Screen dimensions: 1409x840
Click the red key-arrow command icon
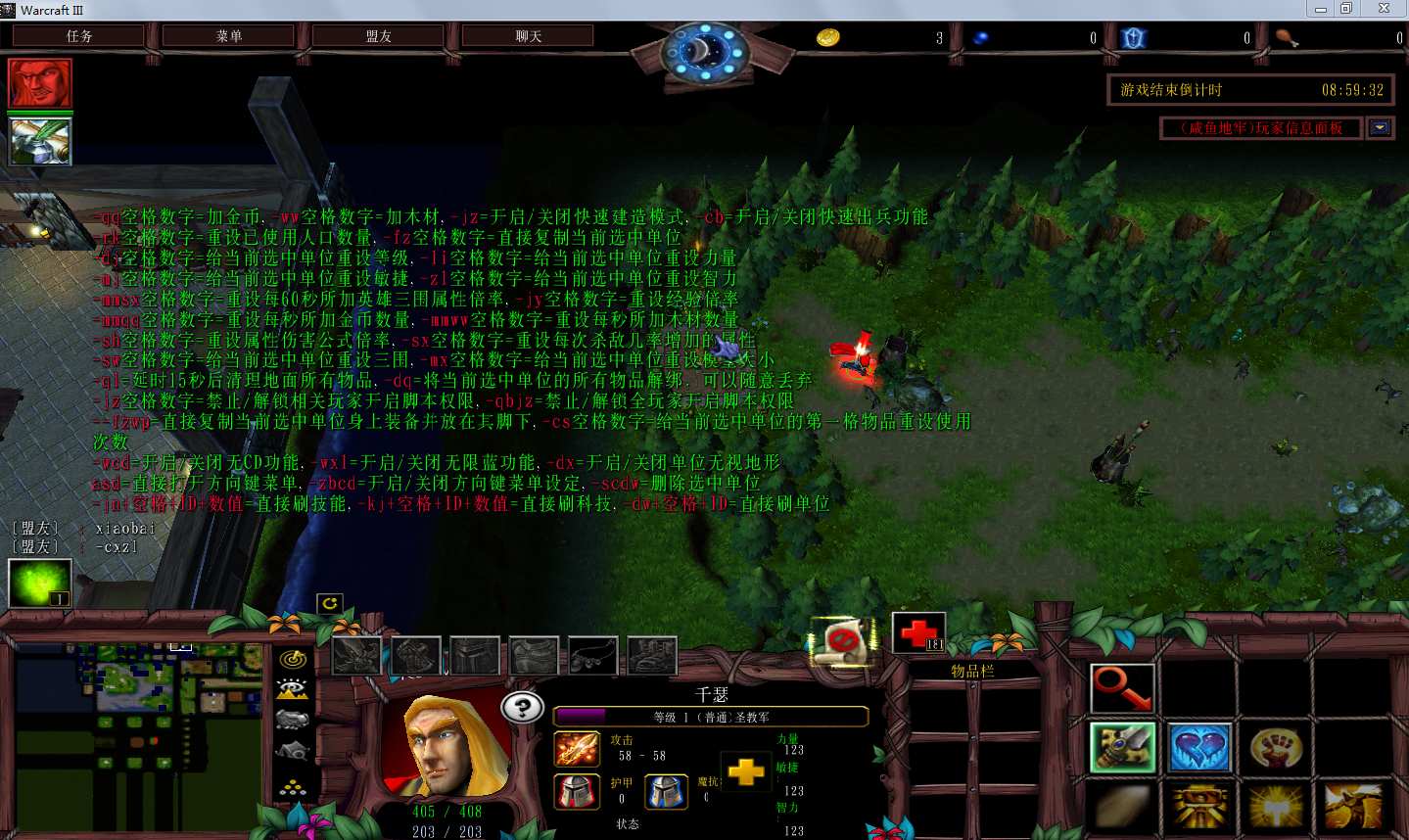(1122, 687)
